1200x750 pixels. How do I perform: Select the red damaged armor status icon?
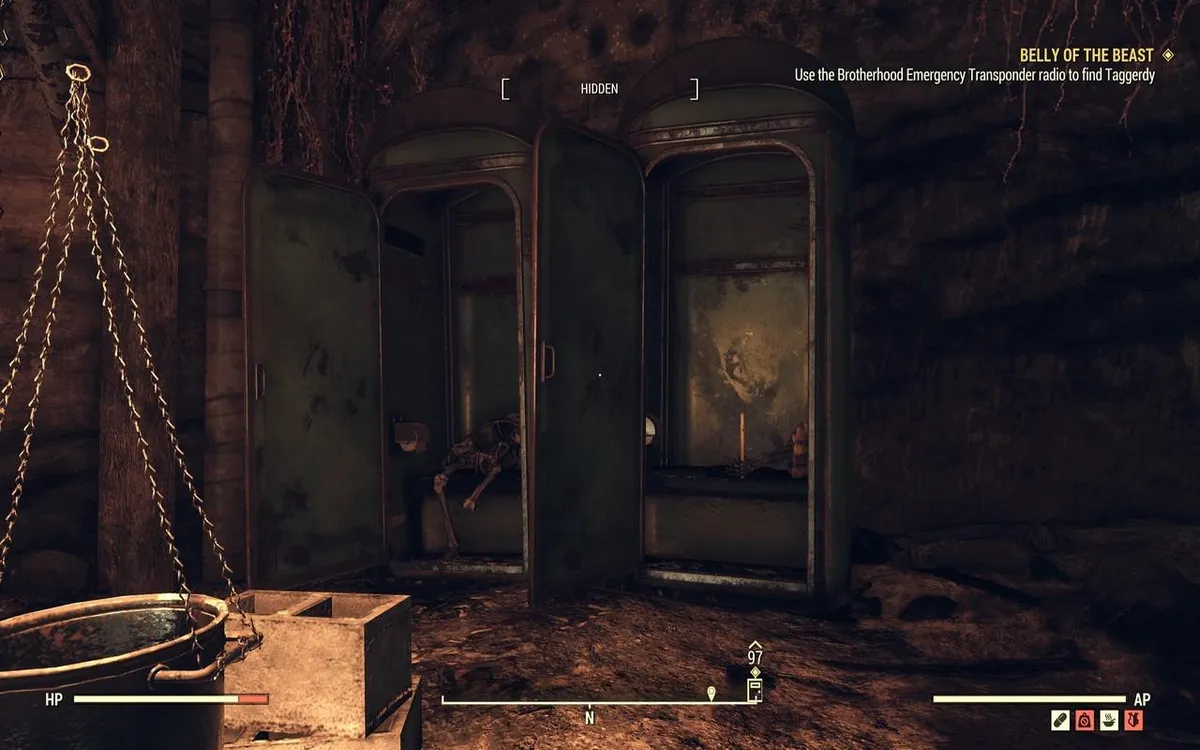coord(1133,720)
